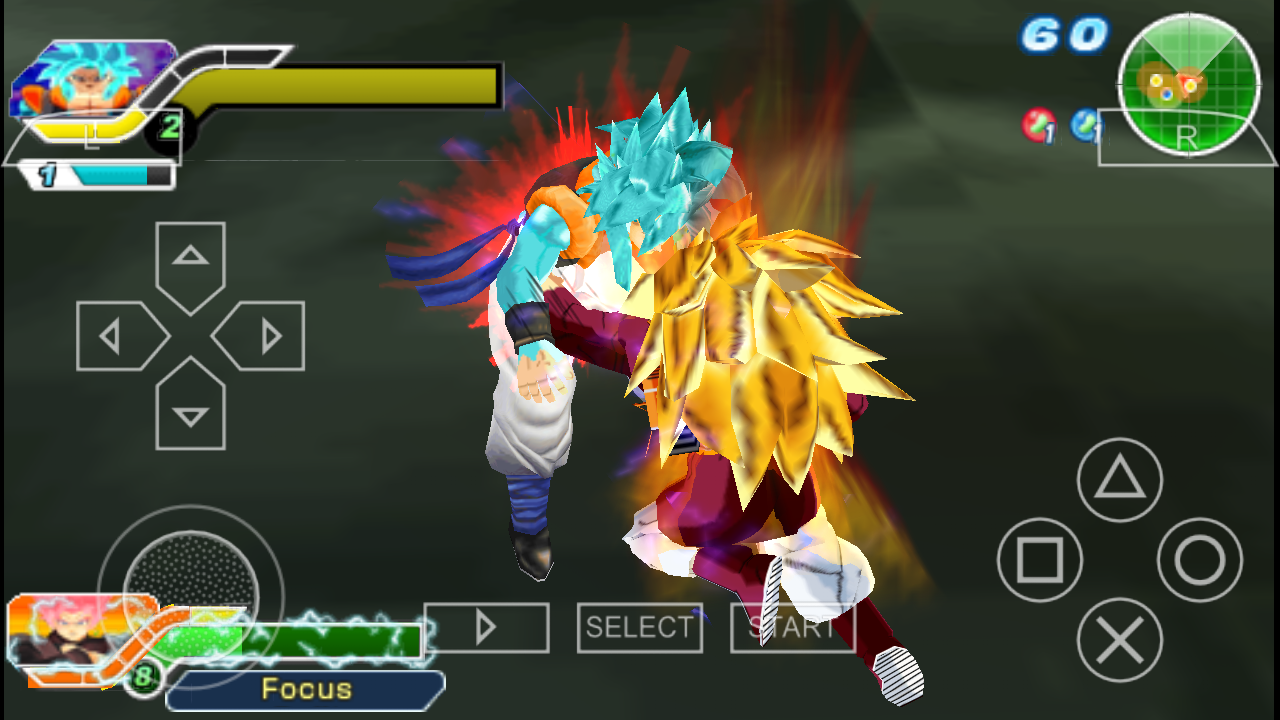Tap the square touch button
This screenshot has width=1280, height=720.
pos(1040,560)
